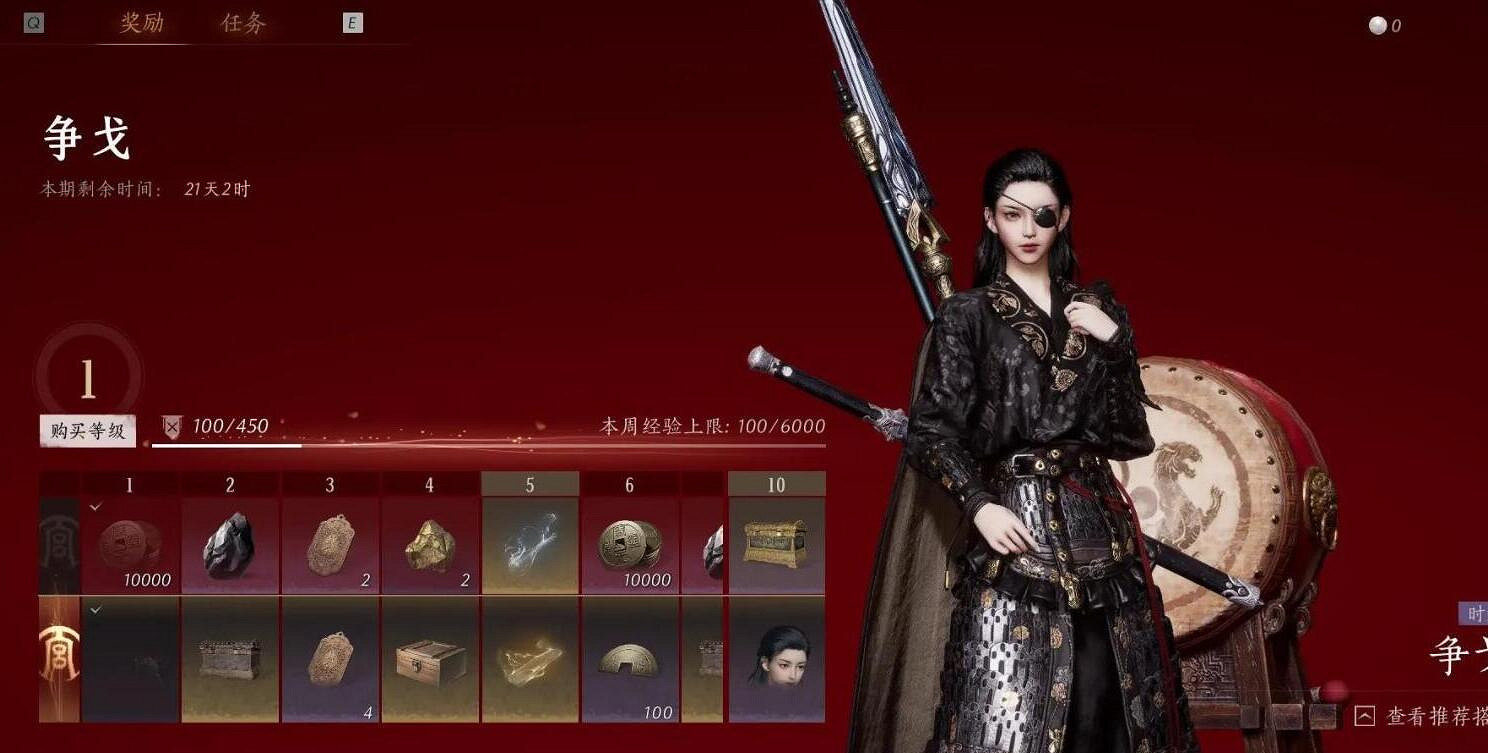Select the black ore reward at level 2
Screen dimensions: 1488x753
click(x=230, y=543)
